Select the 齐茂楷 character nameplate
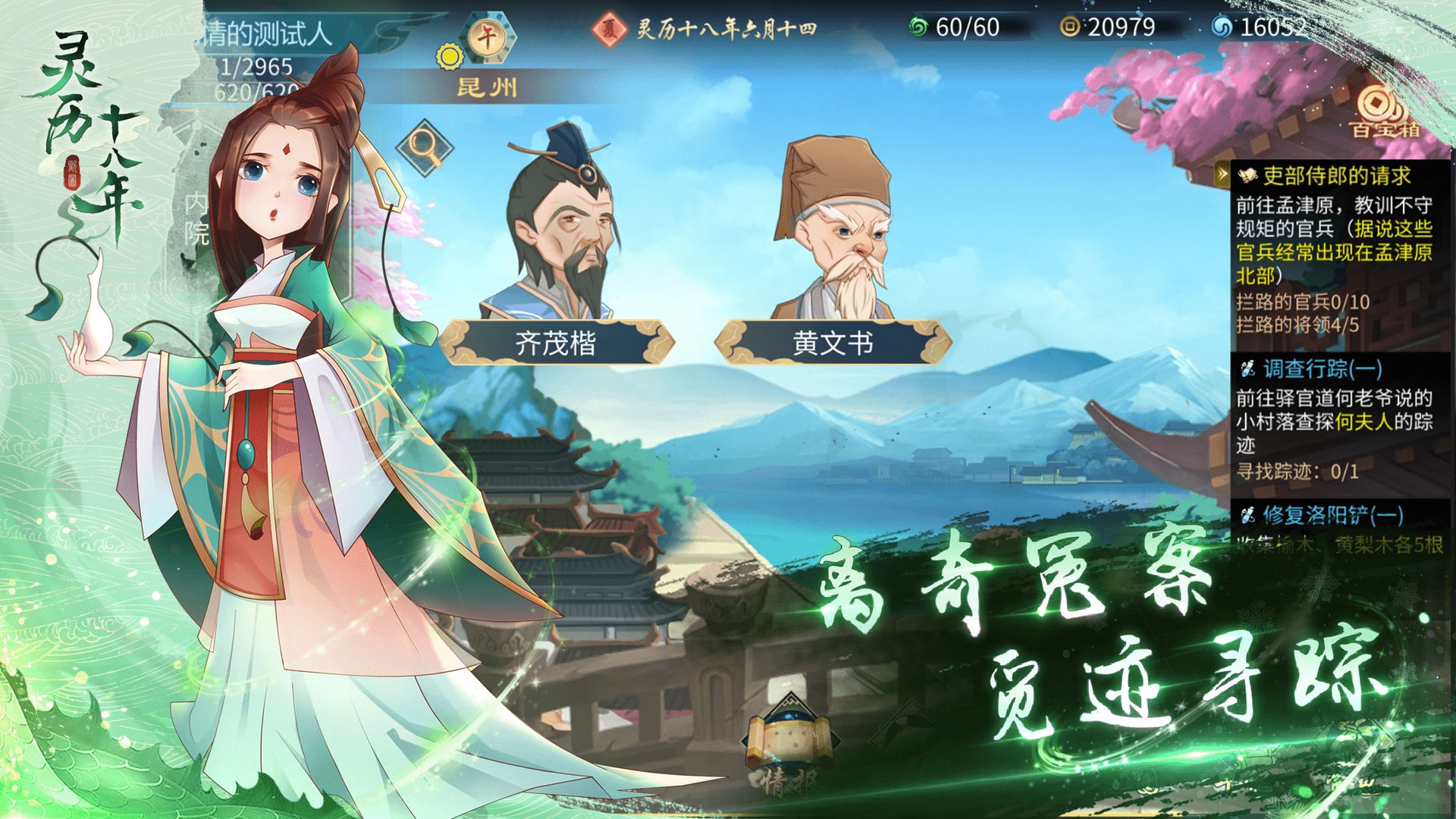Viewport: 1456px width, 819px height. [556, 344]
